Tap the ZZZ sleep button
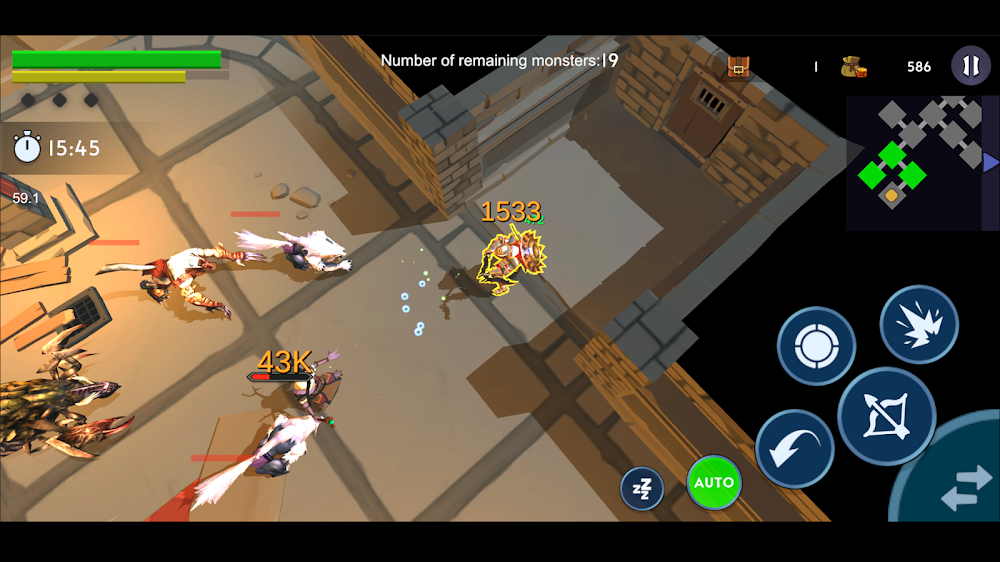This screenshot has width=1000, height=562. pos(642,489)
